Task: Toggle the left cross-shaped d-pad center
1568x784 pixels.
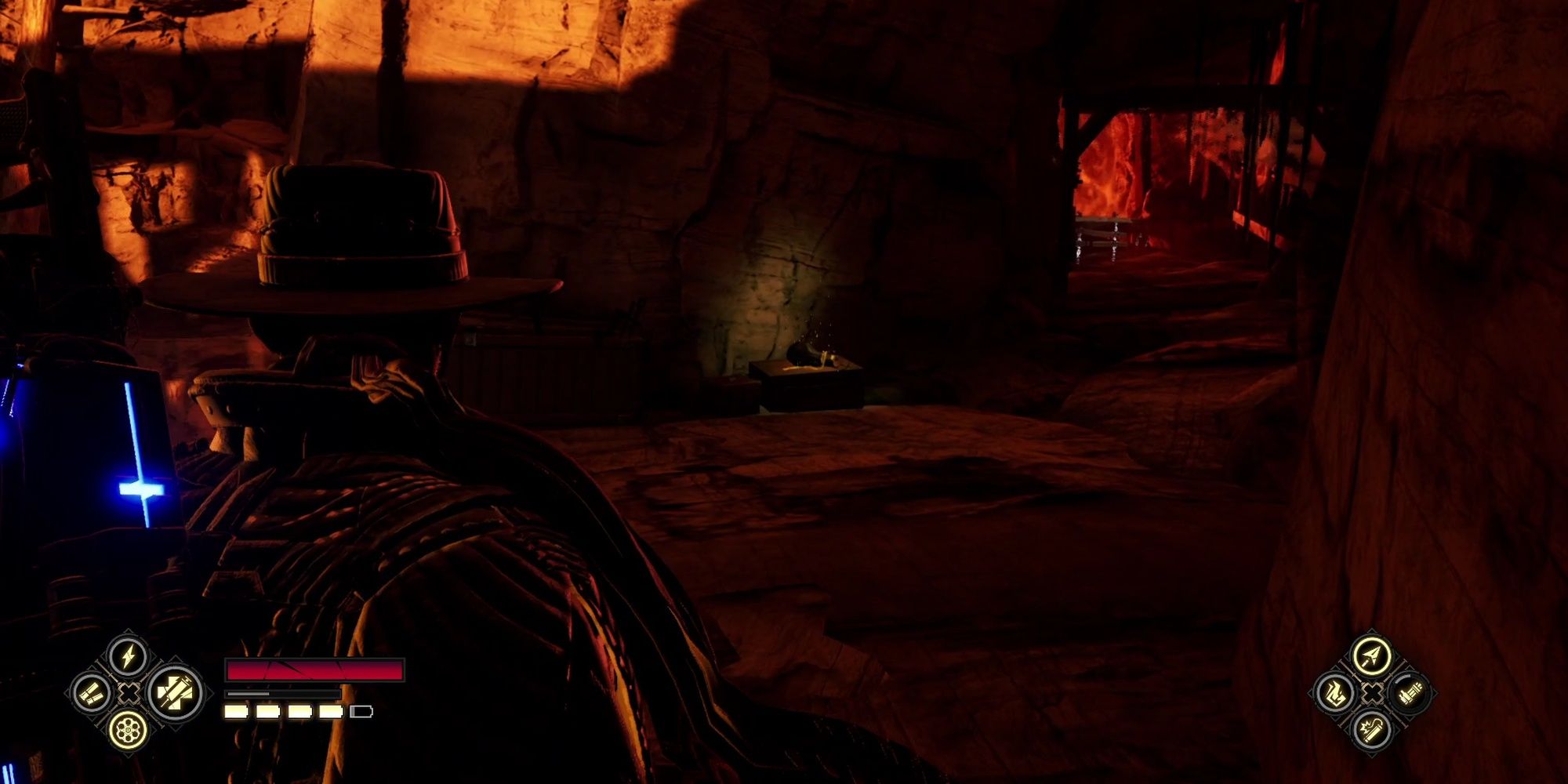Action: point(129,694)
